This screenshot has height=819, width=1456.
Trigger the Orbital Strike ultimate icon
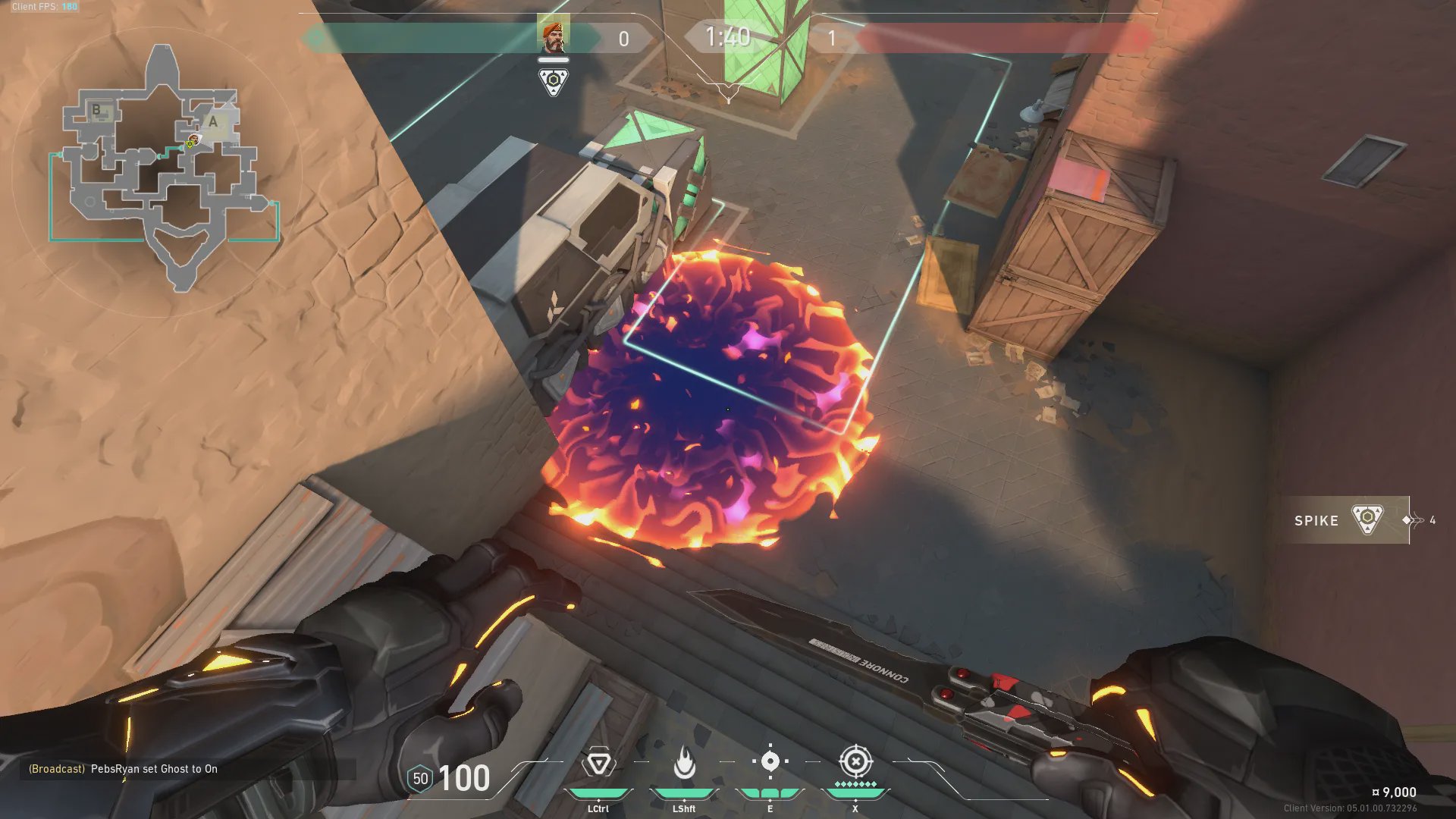click(x=855, y=761)
